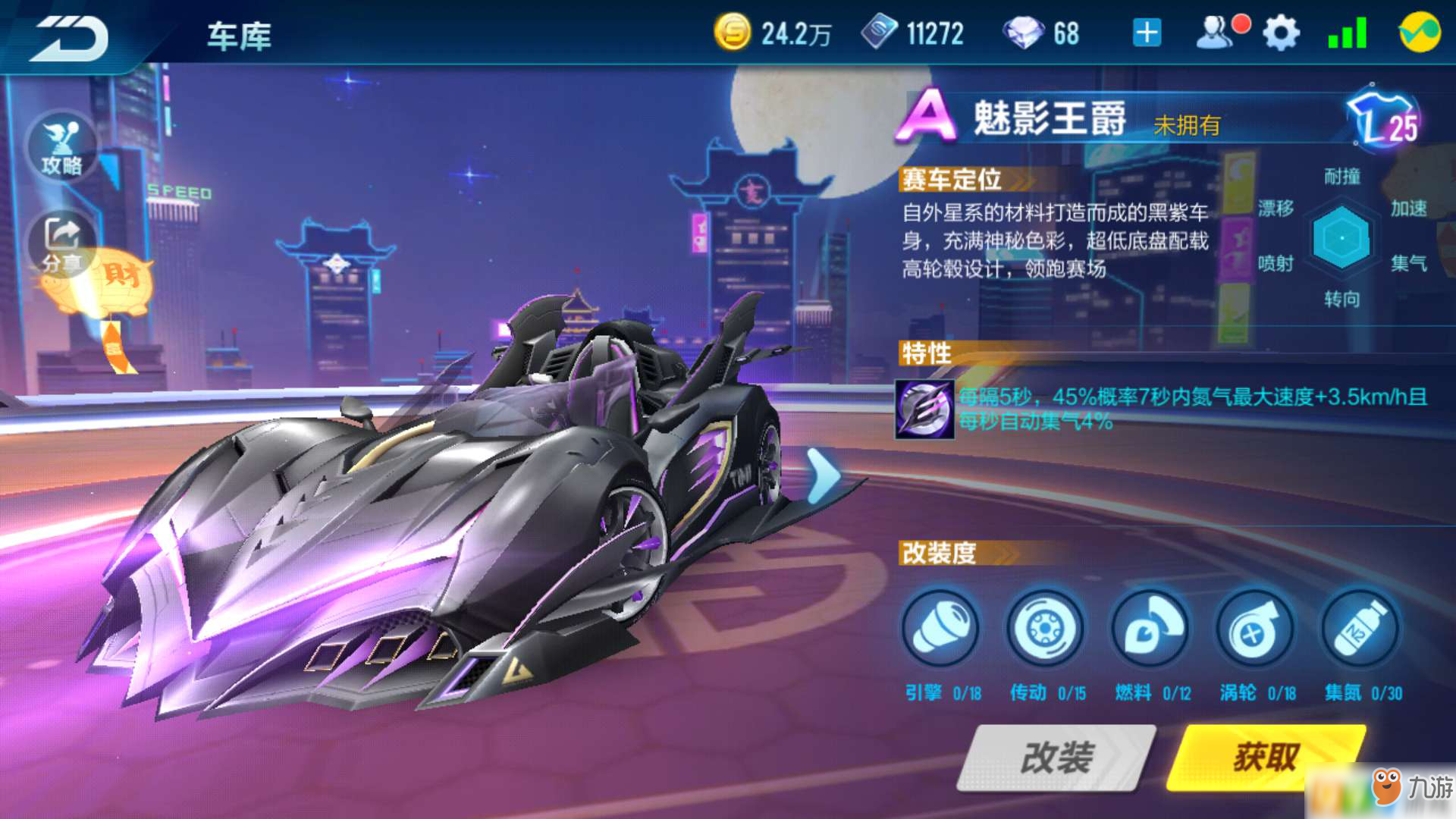Click the grey 改装 modify button
The width and height of the screenshot is (1456, 819).
[x=1056, y=757]
